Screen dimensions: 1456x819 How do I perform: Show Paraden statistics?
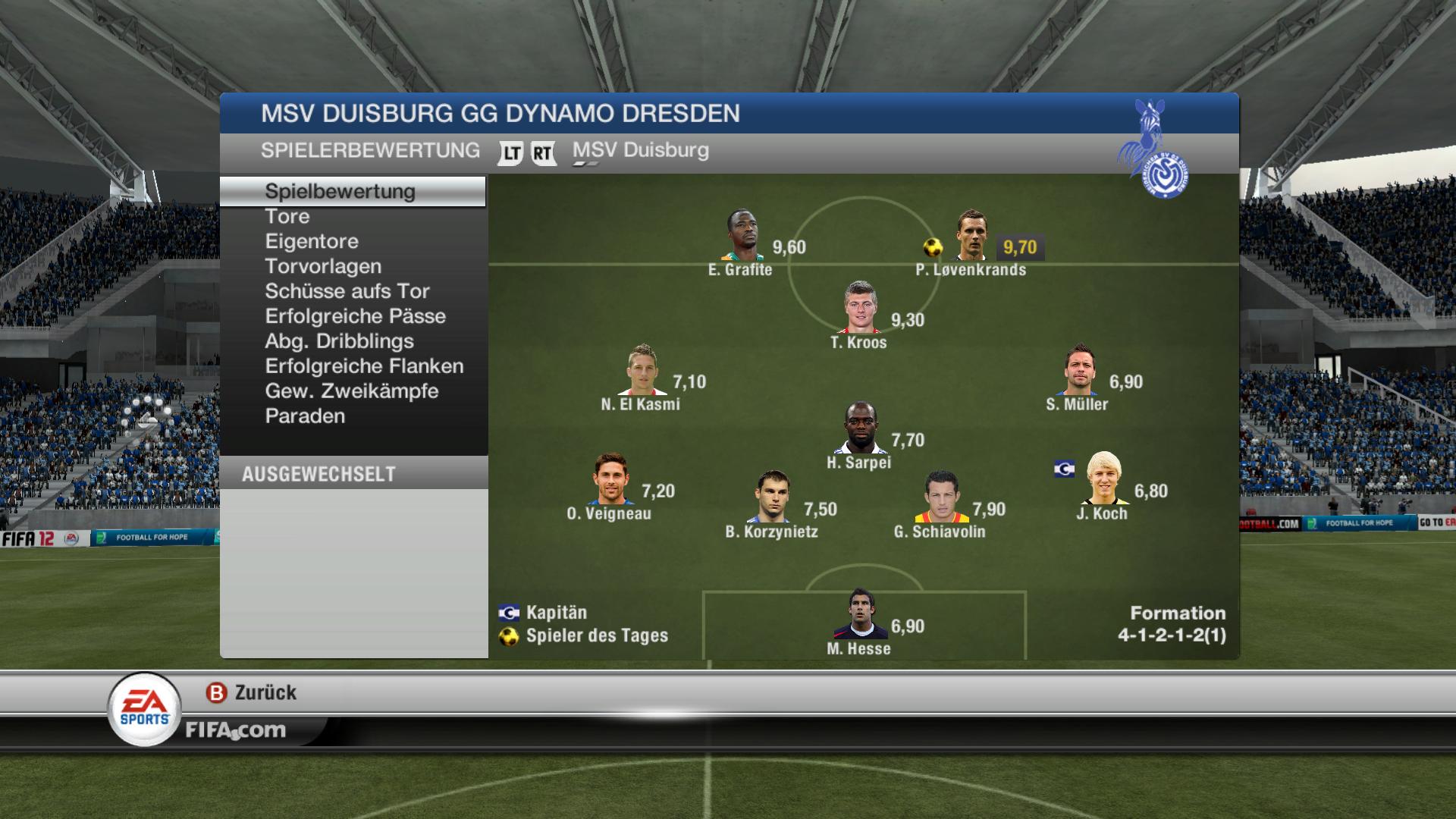point(305,417)
